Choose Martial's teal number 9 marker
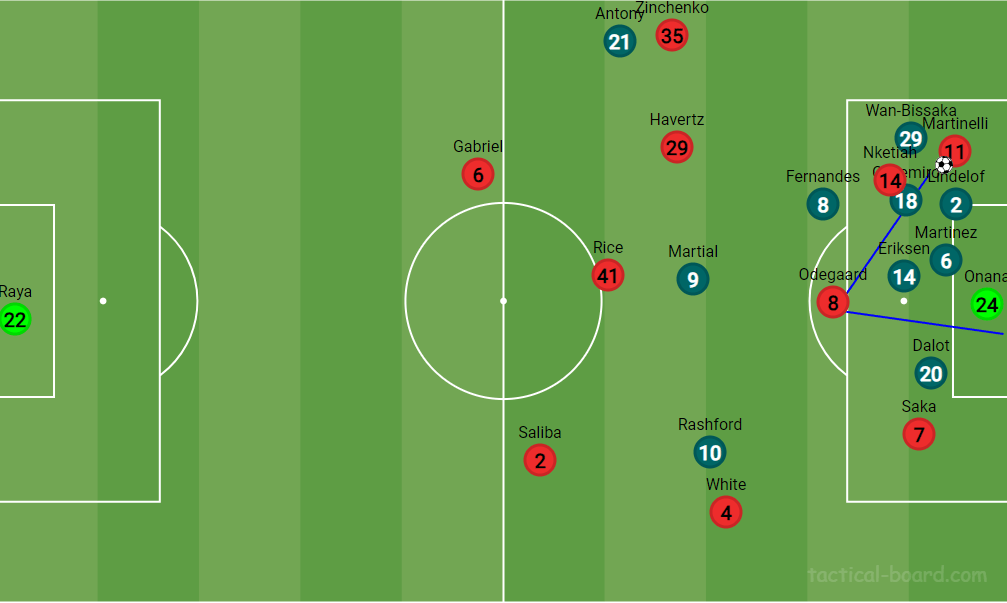 coord(692,279)
